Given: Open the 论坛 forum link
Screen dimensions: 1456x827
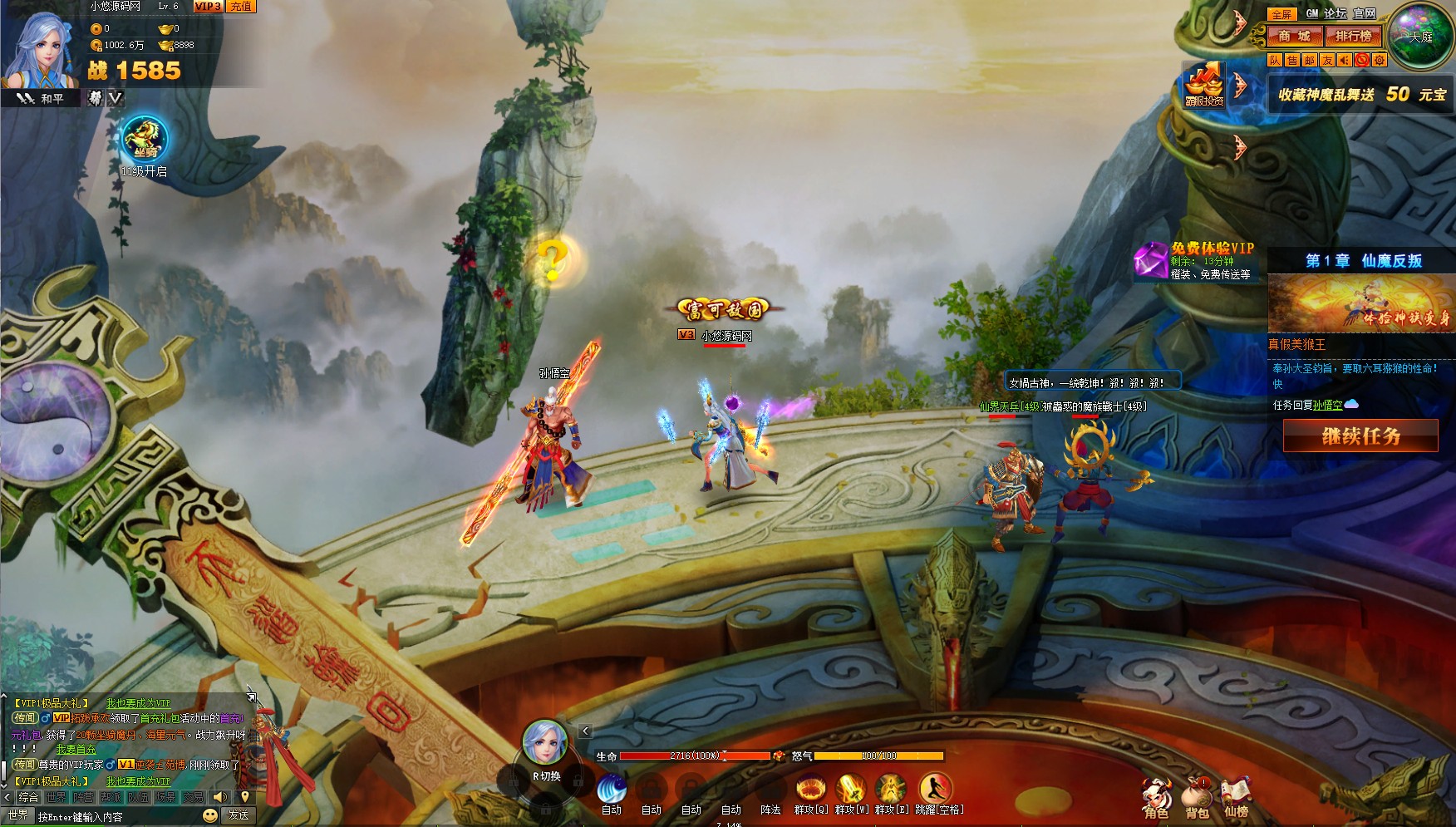Looking at the screenshot, I should [1335, 13].
